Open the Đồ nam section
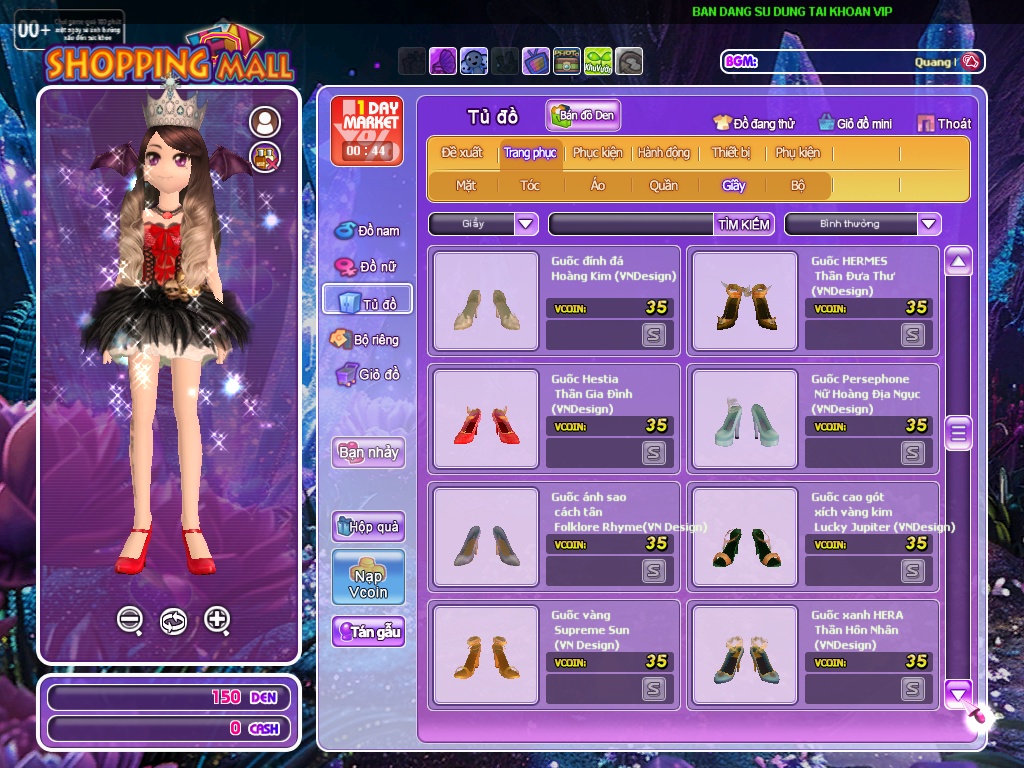Viewport: 1024px width, 768px height. [368, 230]
